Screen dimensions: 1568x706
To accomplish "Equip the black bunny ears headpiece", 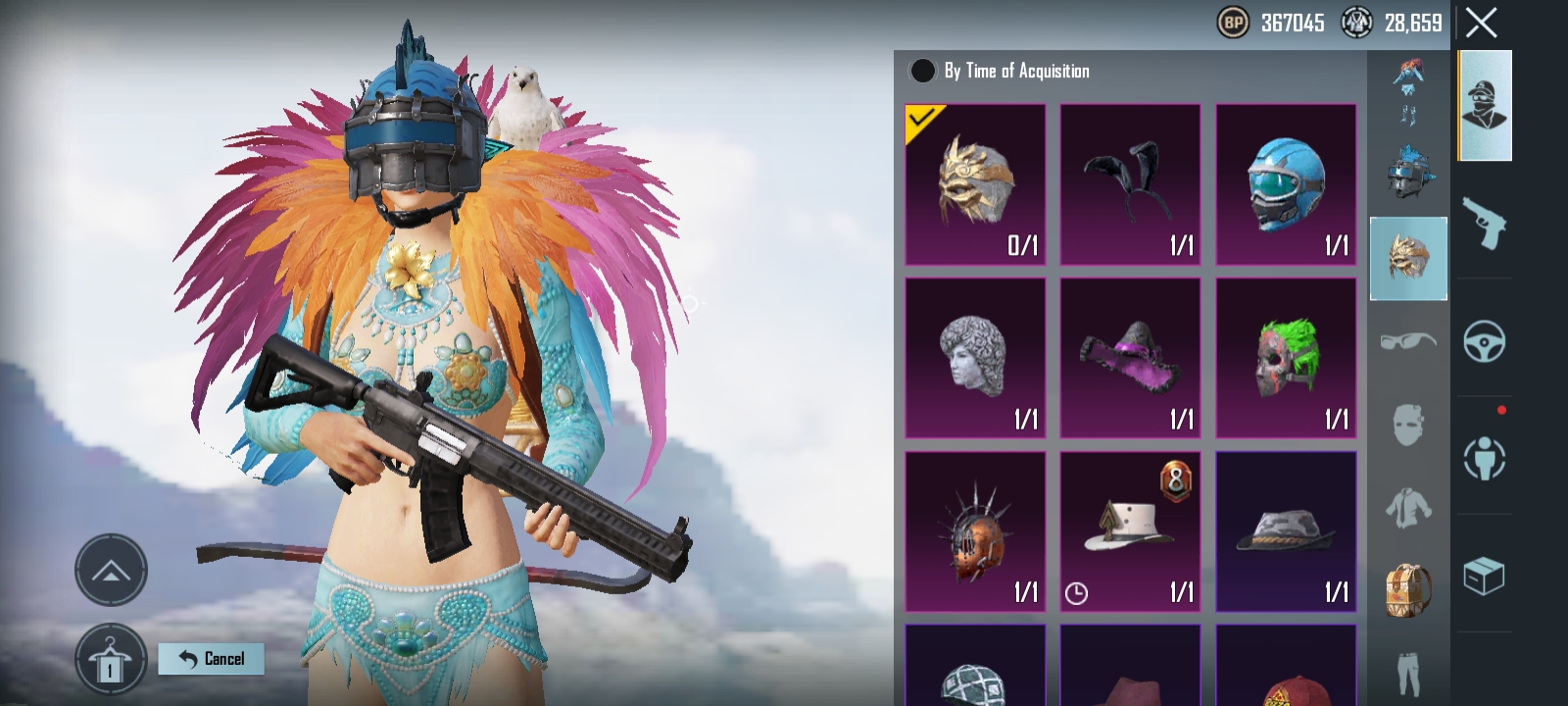I will (1130, 184).
